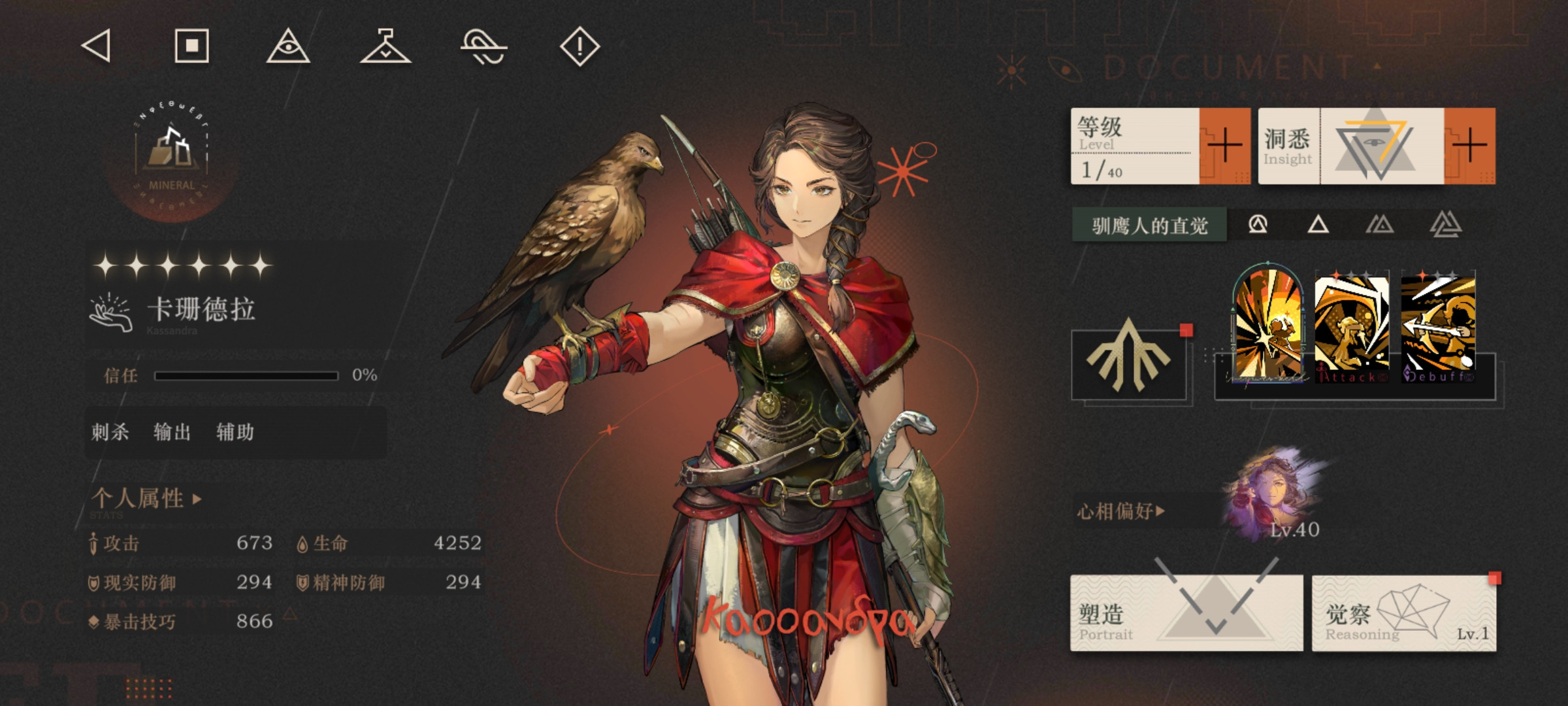Select the double triangle insight stage icon
Image resolution: width=1568 pixels, height=706 pixels.
pyautogui.click(x=1379, y=225)
